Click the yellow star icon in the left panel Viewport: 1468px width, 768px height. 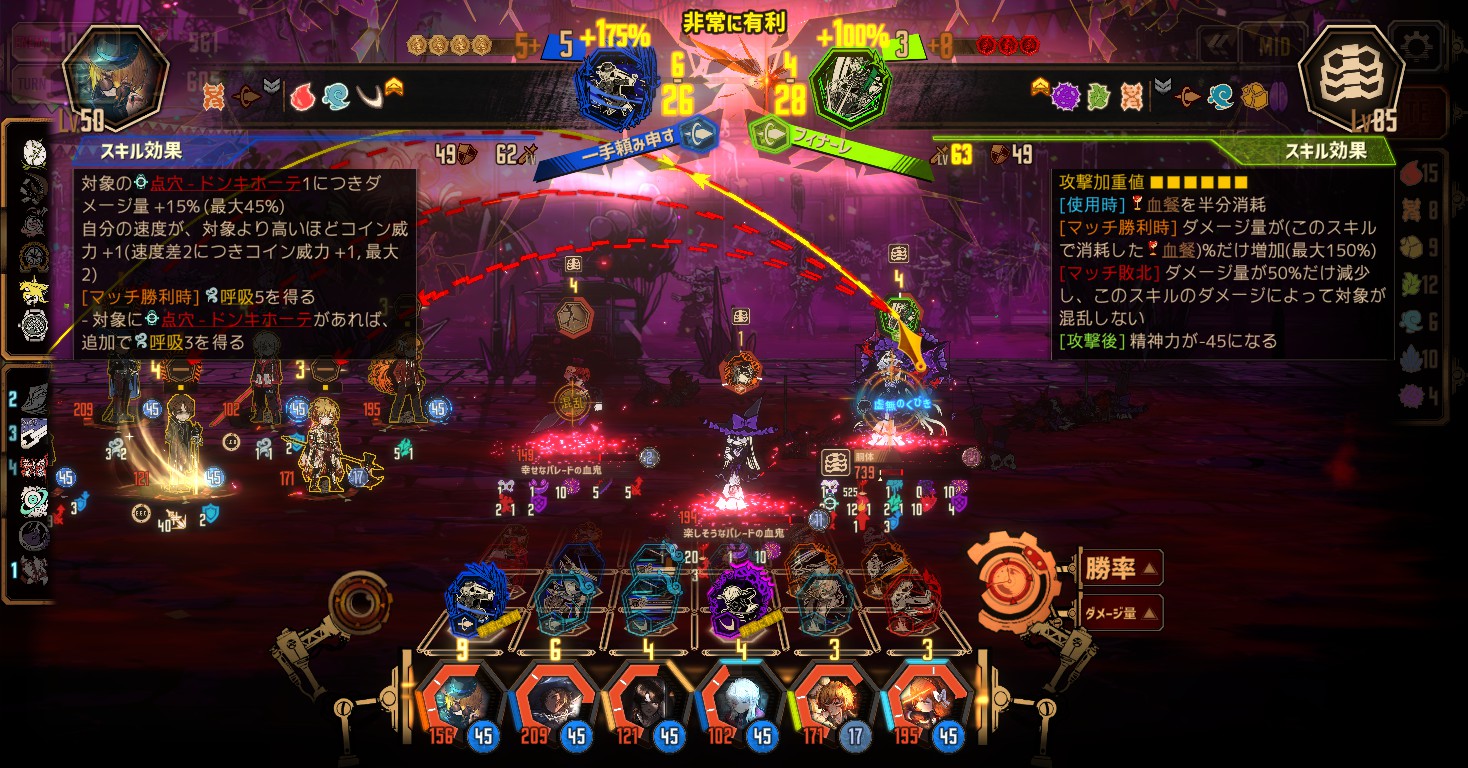point(34,291)
